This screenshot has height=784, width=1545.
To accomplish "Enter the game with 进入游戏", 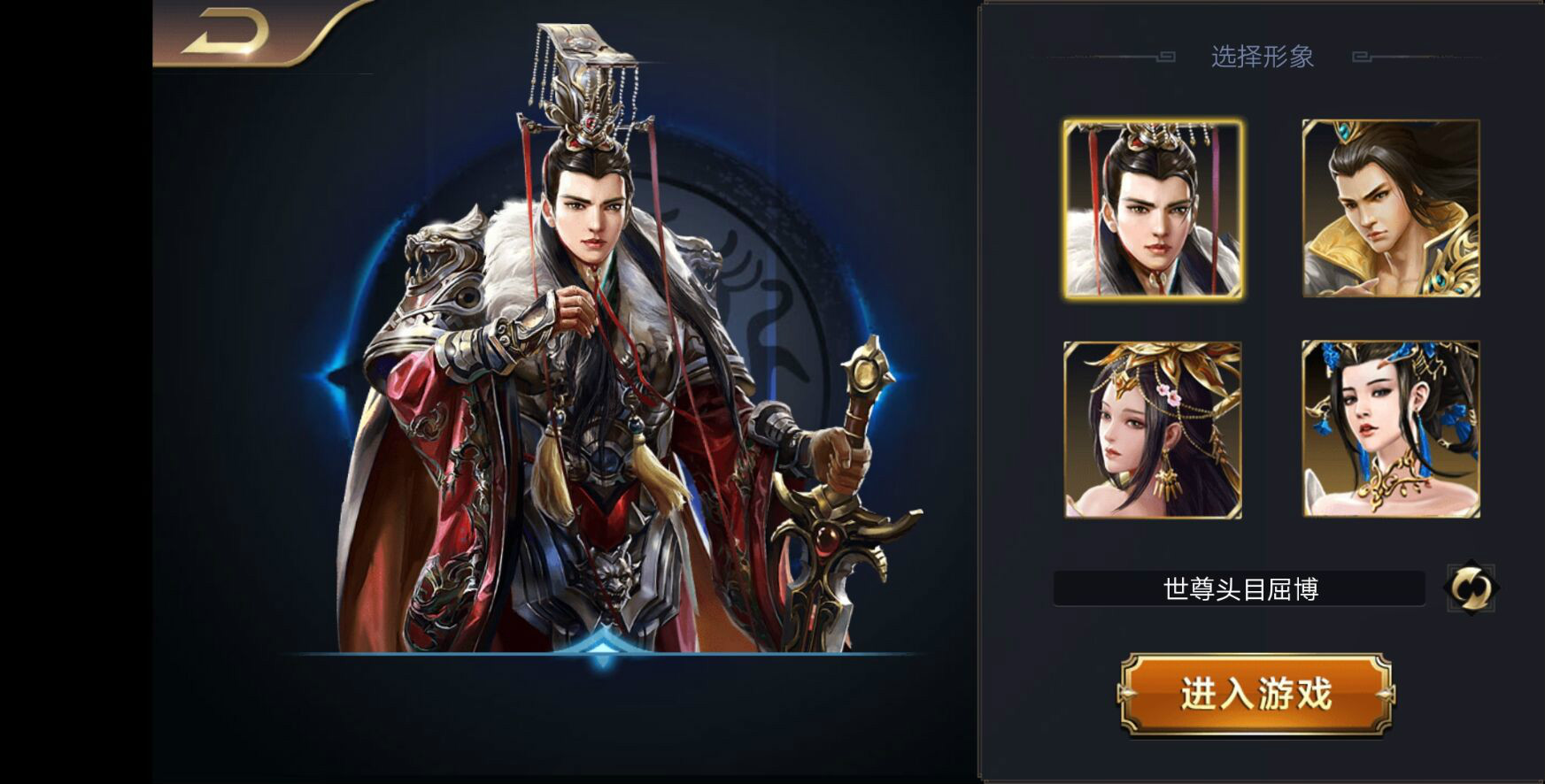I will [x=1255, y=694].
